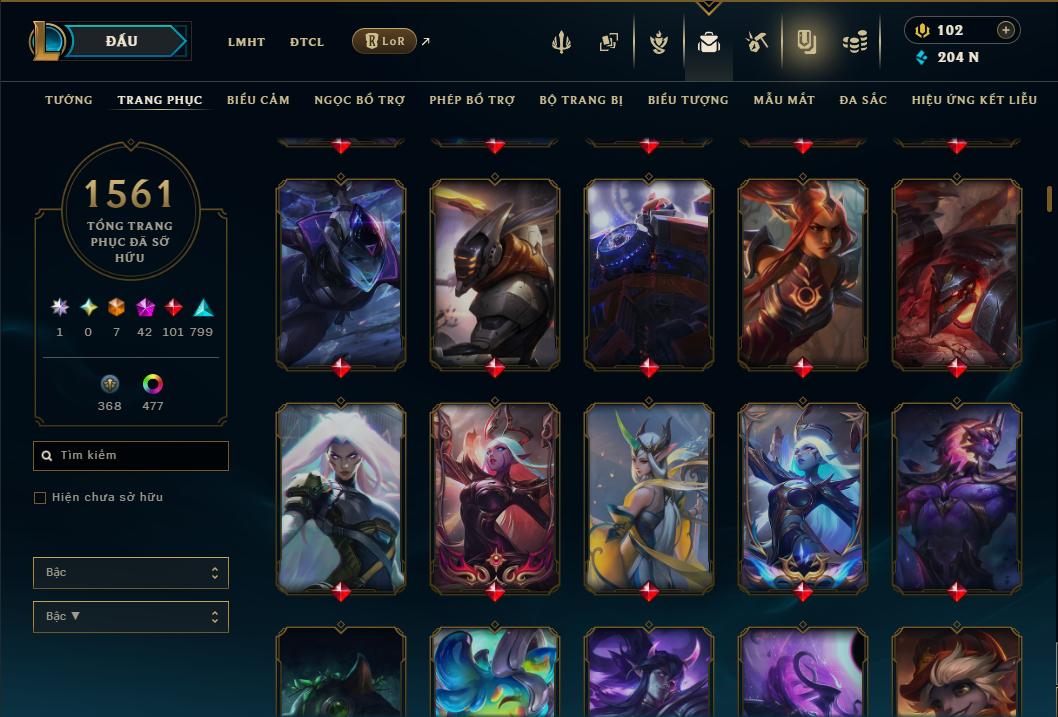Switch to the TƯỚNG tab

69,100
